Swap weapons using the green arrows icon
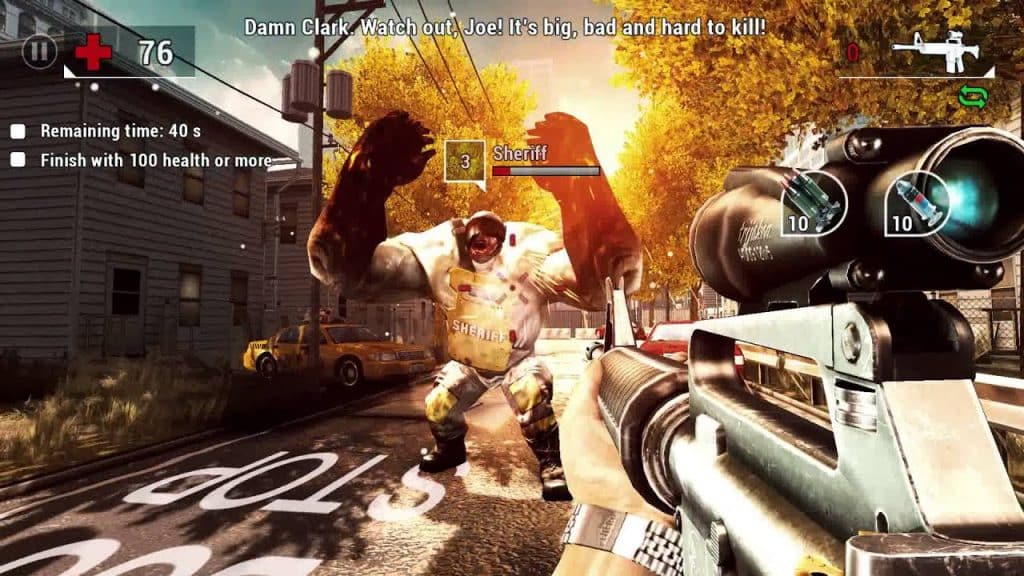 point(971,97)
